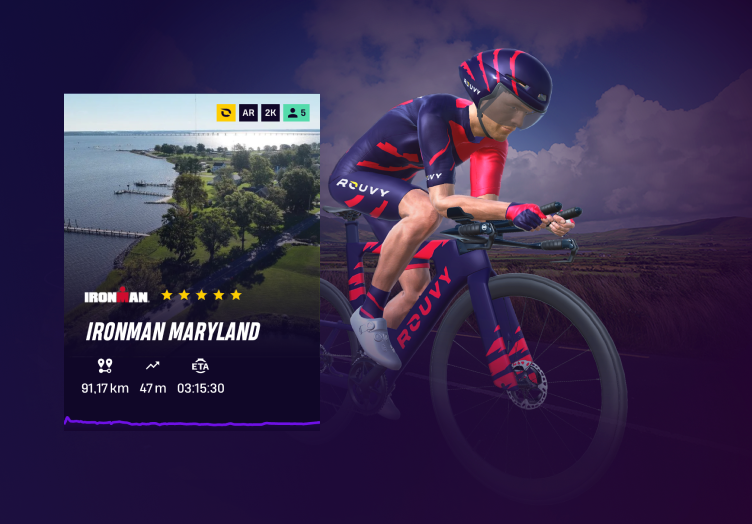This screenshot has height=524, width=752.
Task: Click the 2K video quality badge
Action: pyautogui.click(x=270, y=113)
